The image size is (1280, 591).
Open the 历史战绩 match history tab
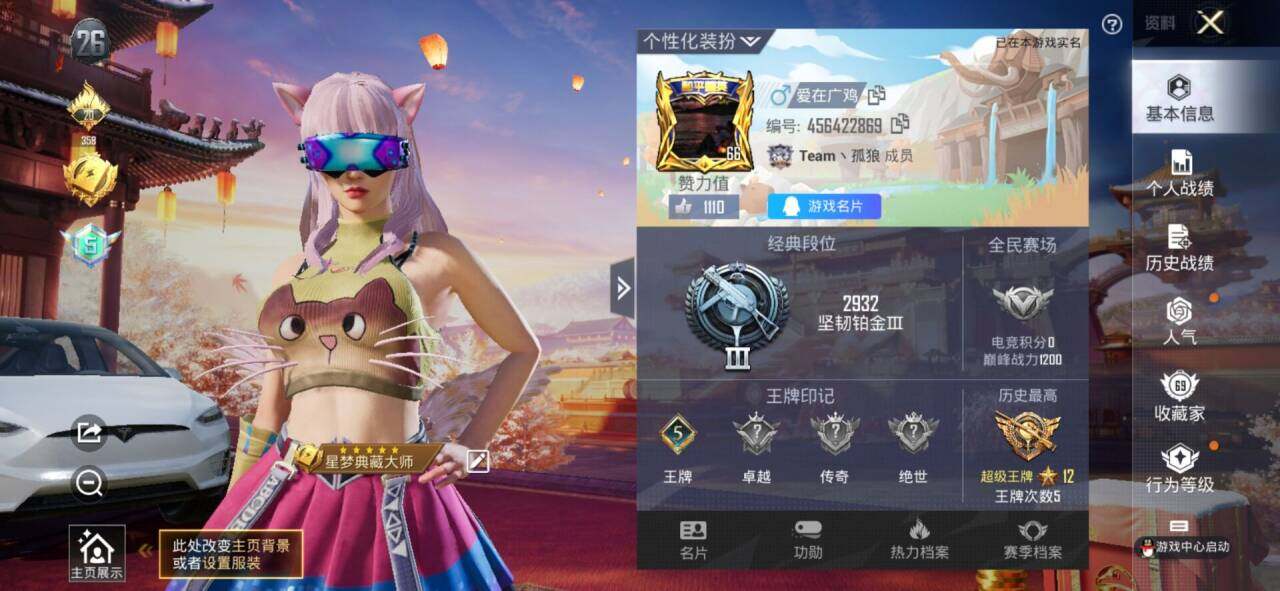(1180, 249)
